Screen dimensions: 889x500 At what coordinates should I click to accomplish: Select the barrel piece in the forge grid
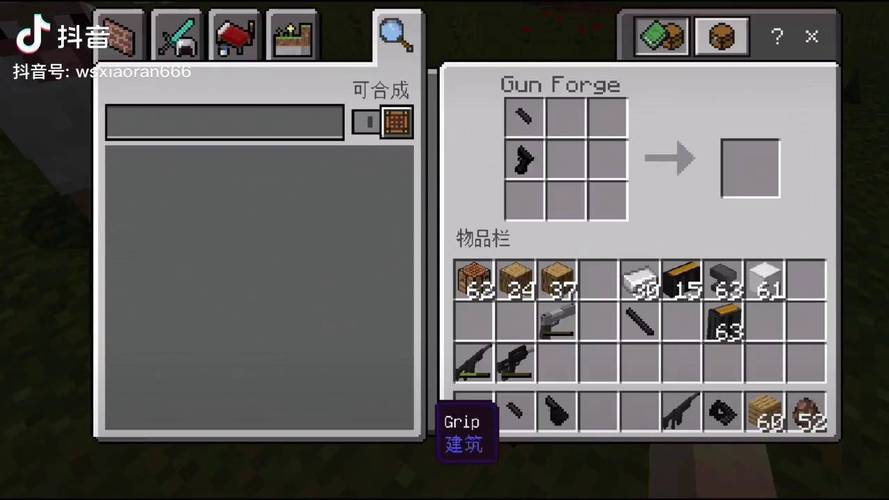pos(524,118)
